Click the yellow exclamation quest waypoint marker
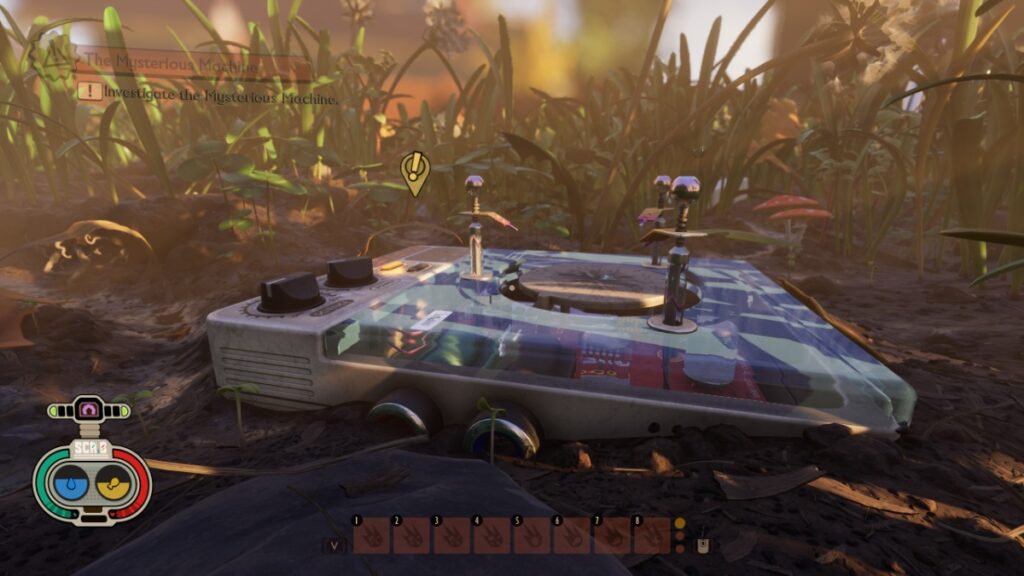 tap(414, 171)
